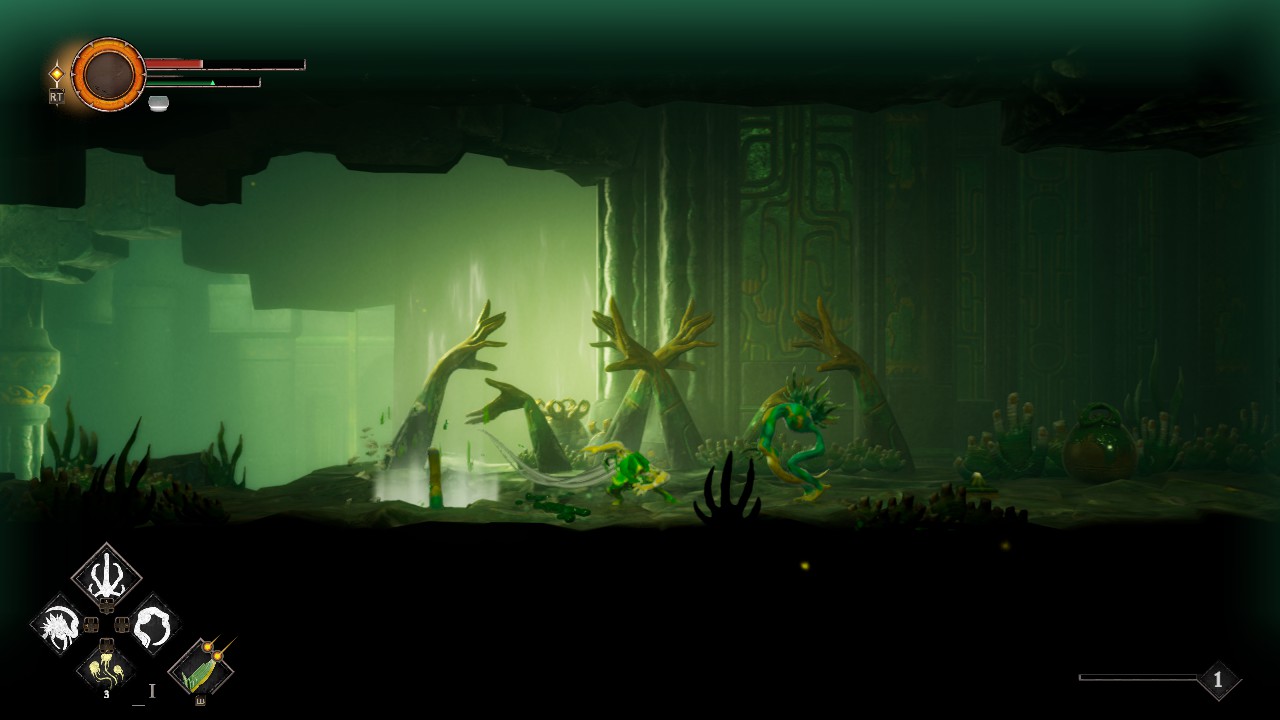
Task: Use the curled tendril ability icon
Action: point(153,625)
